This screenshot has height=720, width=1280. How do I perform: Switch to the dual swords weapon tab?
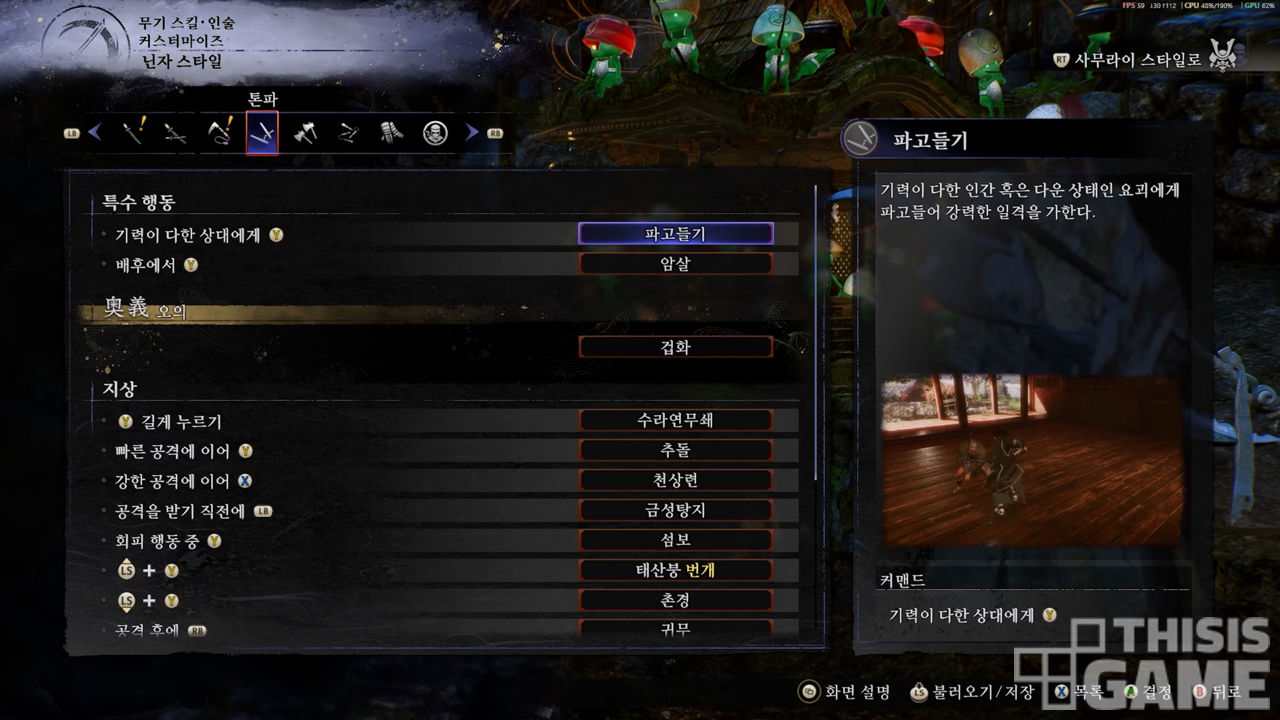176,132
